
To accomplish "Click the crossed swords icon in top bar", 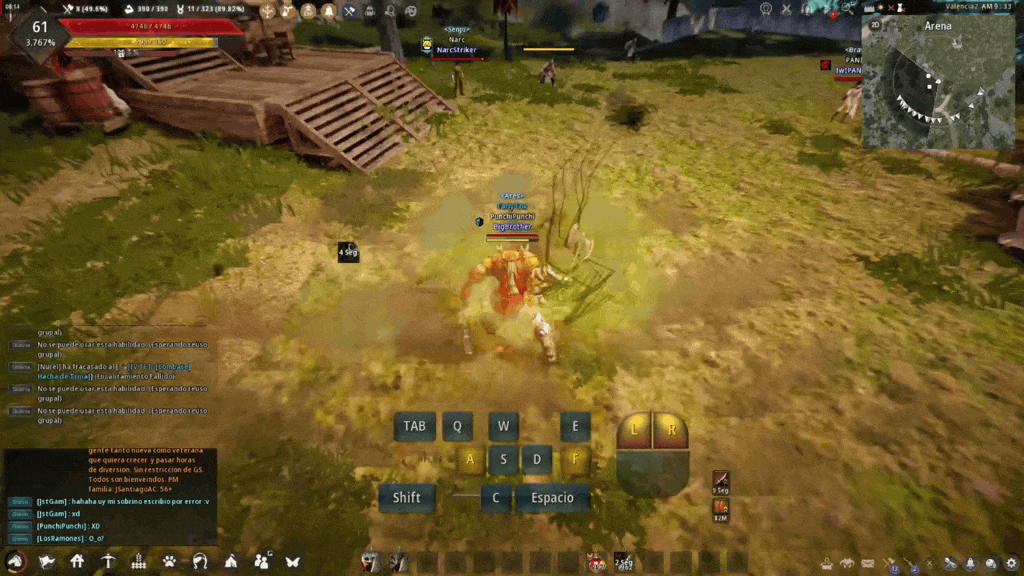I will (x=351, y=11).
